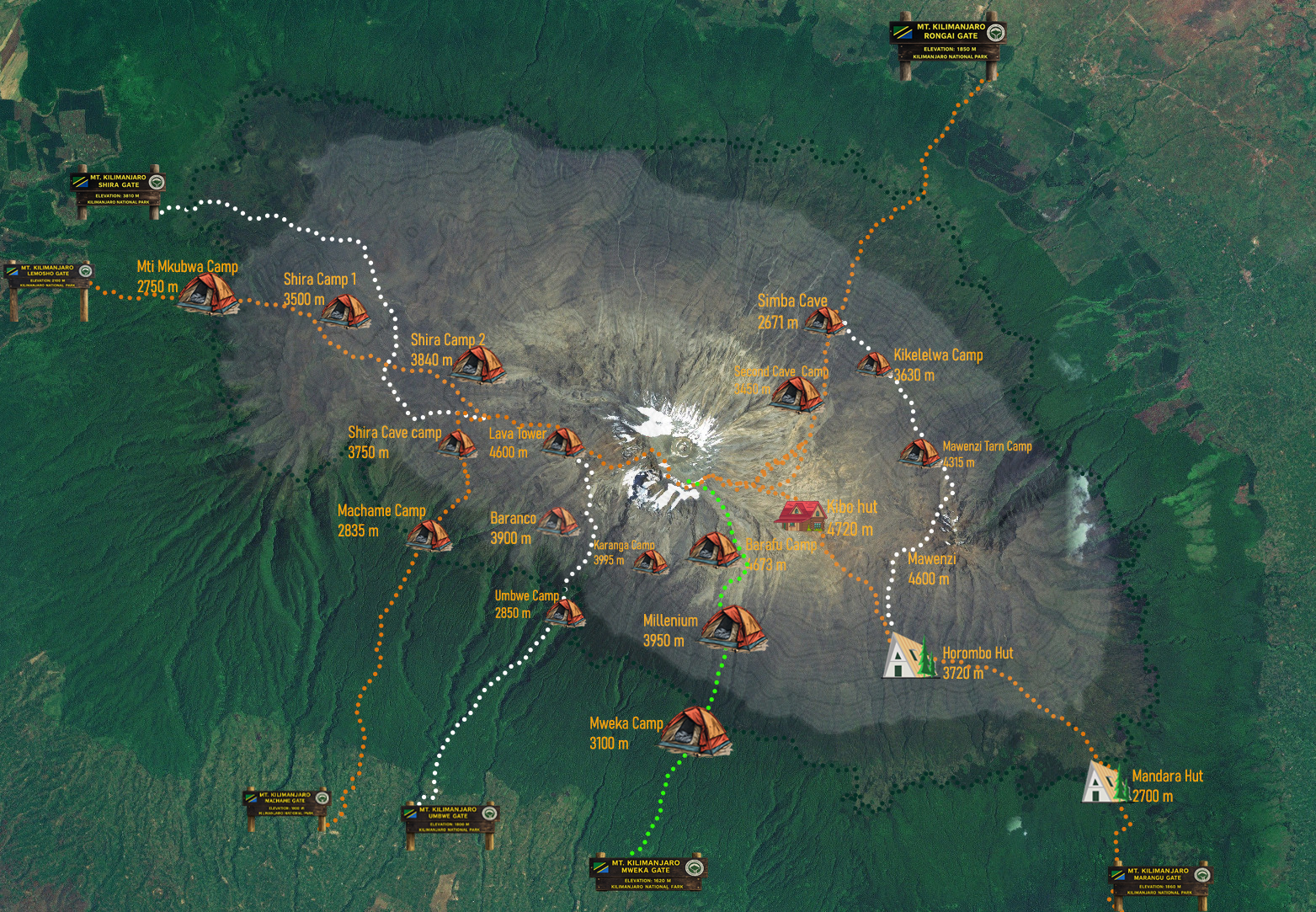Screen dimensions: 1316x912
Task: Choose the Lava Tower tent marker
Action: pyautogui.click(x=562, y=441)
